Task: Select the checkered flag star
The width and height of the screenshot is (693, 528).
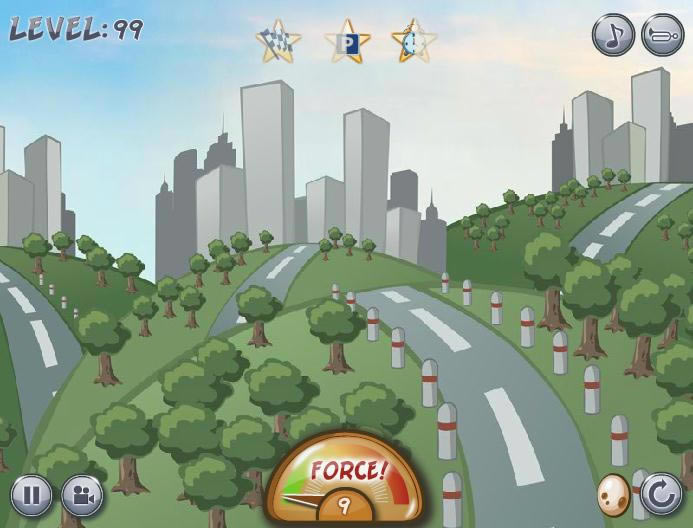Action: point(278,42)
